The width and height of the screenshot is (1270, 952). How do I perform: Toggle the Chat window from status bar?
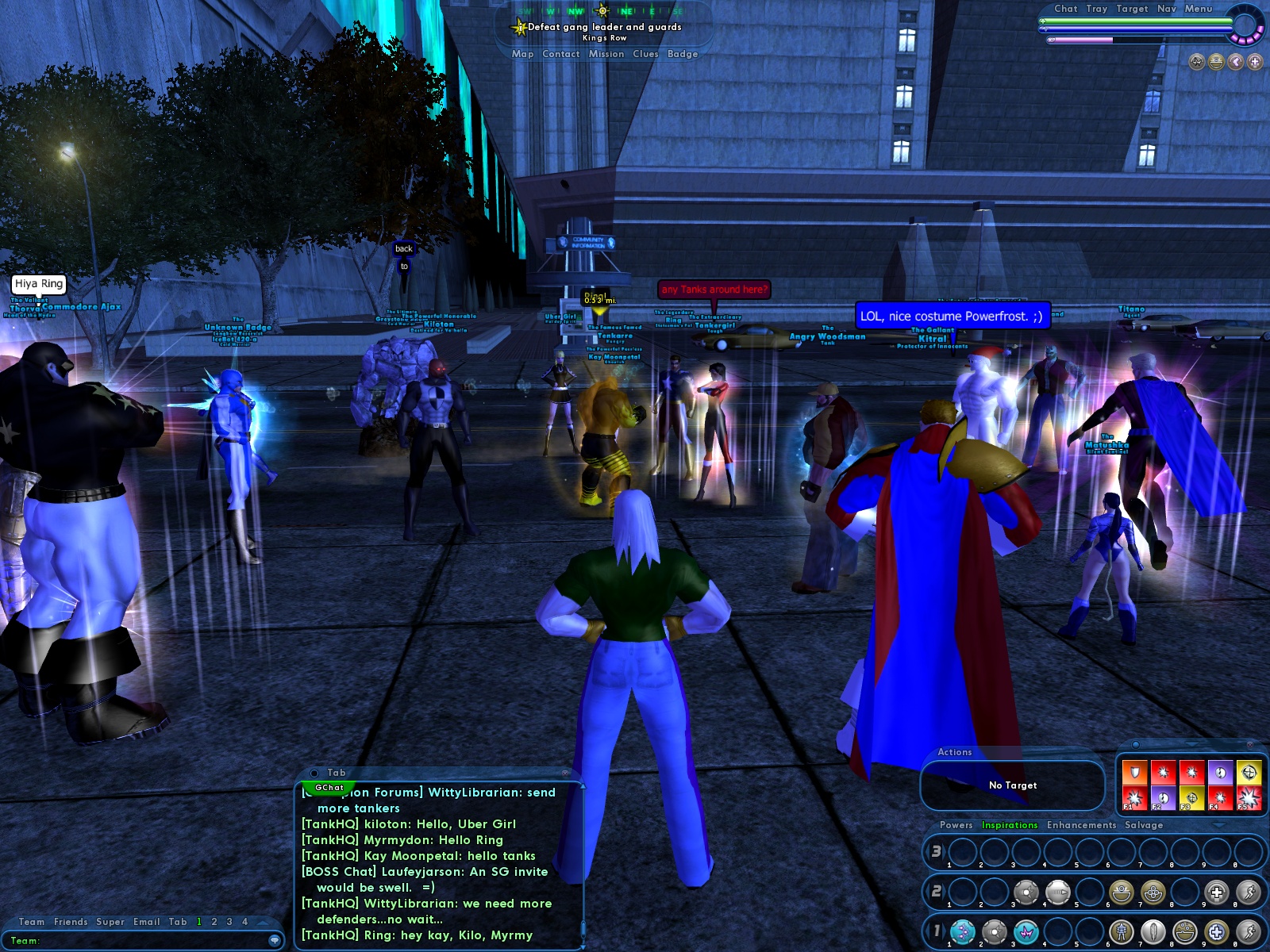pos(1065,9)
